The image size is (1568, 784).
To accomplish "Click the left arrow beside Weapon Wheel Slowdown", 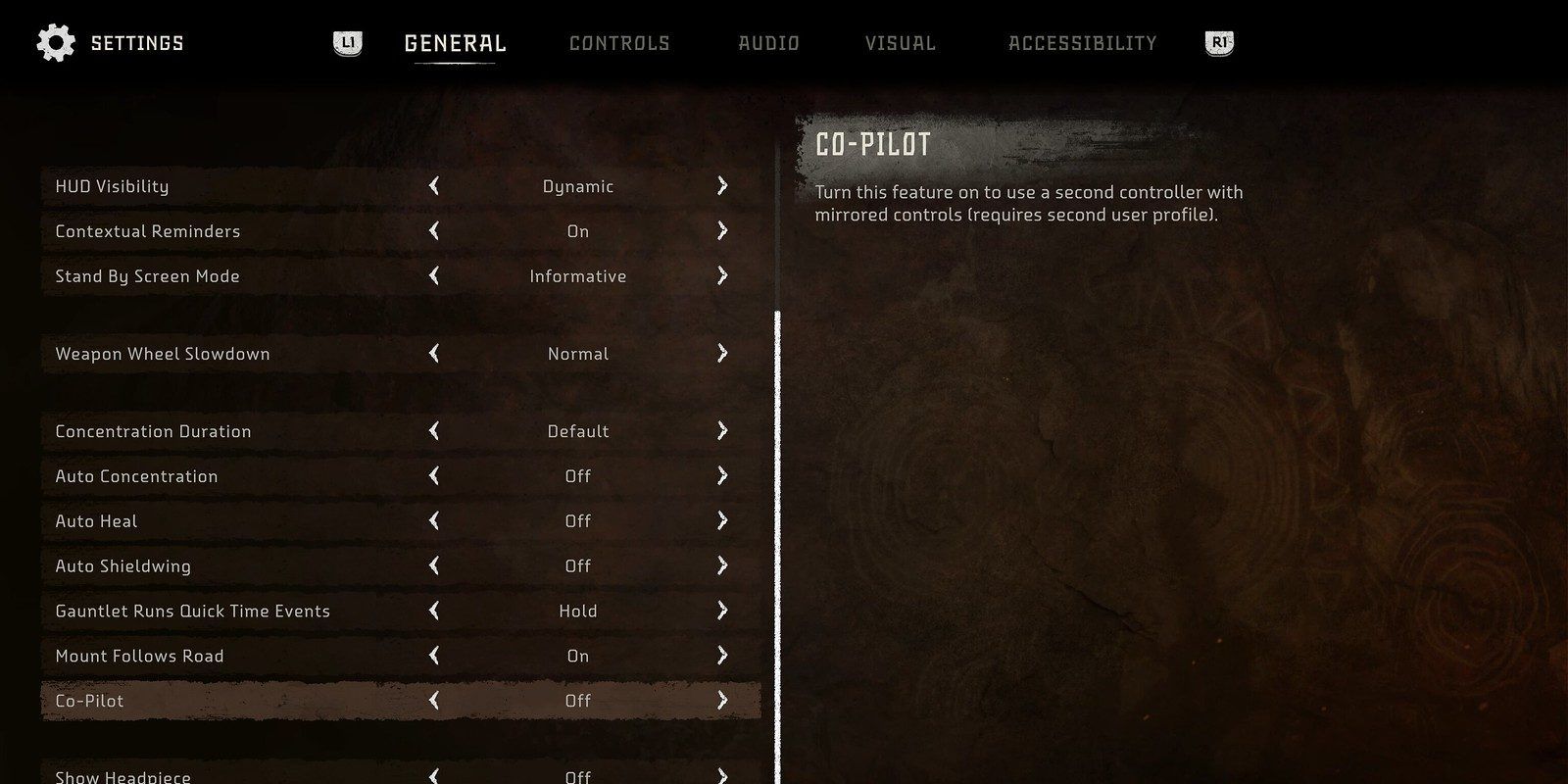I will pyautogui.click(x=432, y=354).
